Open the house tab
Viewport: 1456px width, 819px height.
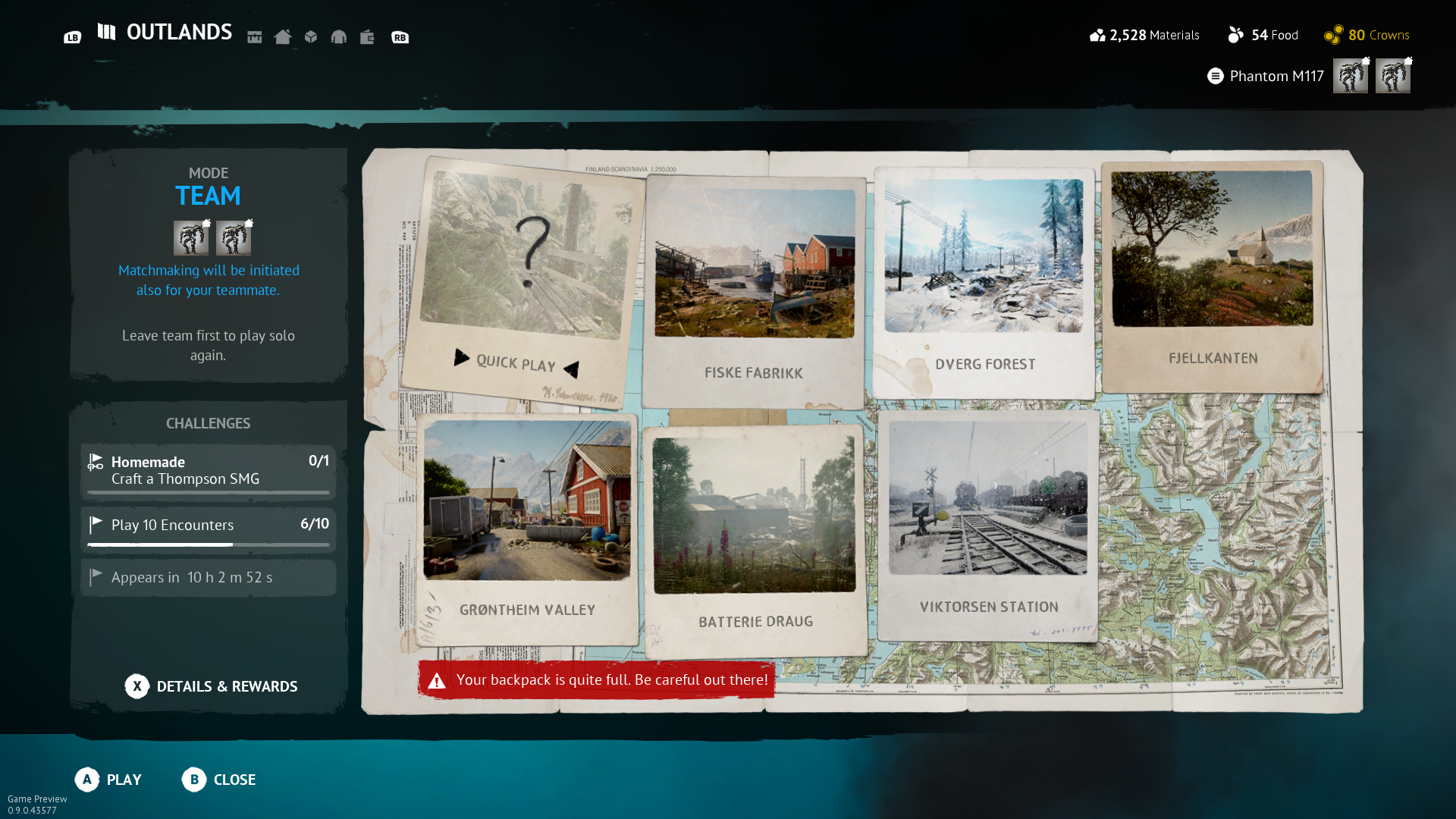coord(283,37)
